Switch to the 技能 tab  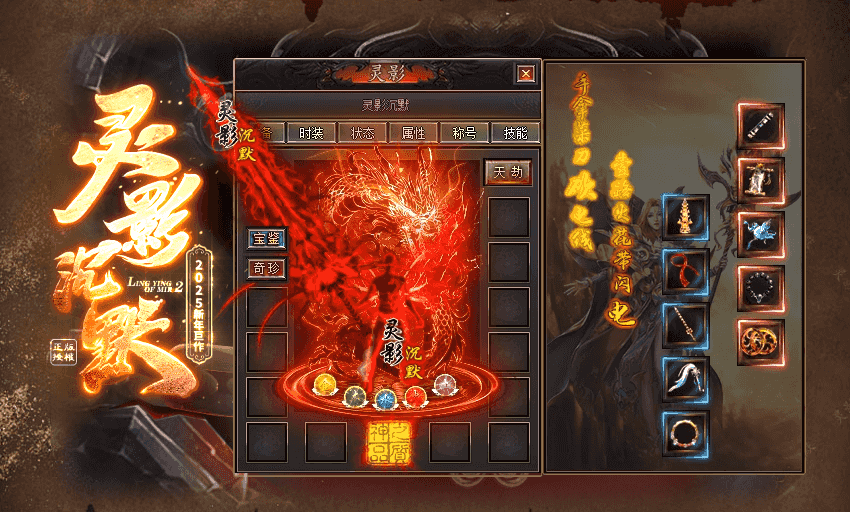[x=516, y=132]
